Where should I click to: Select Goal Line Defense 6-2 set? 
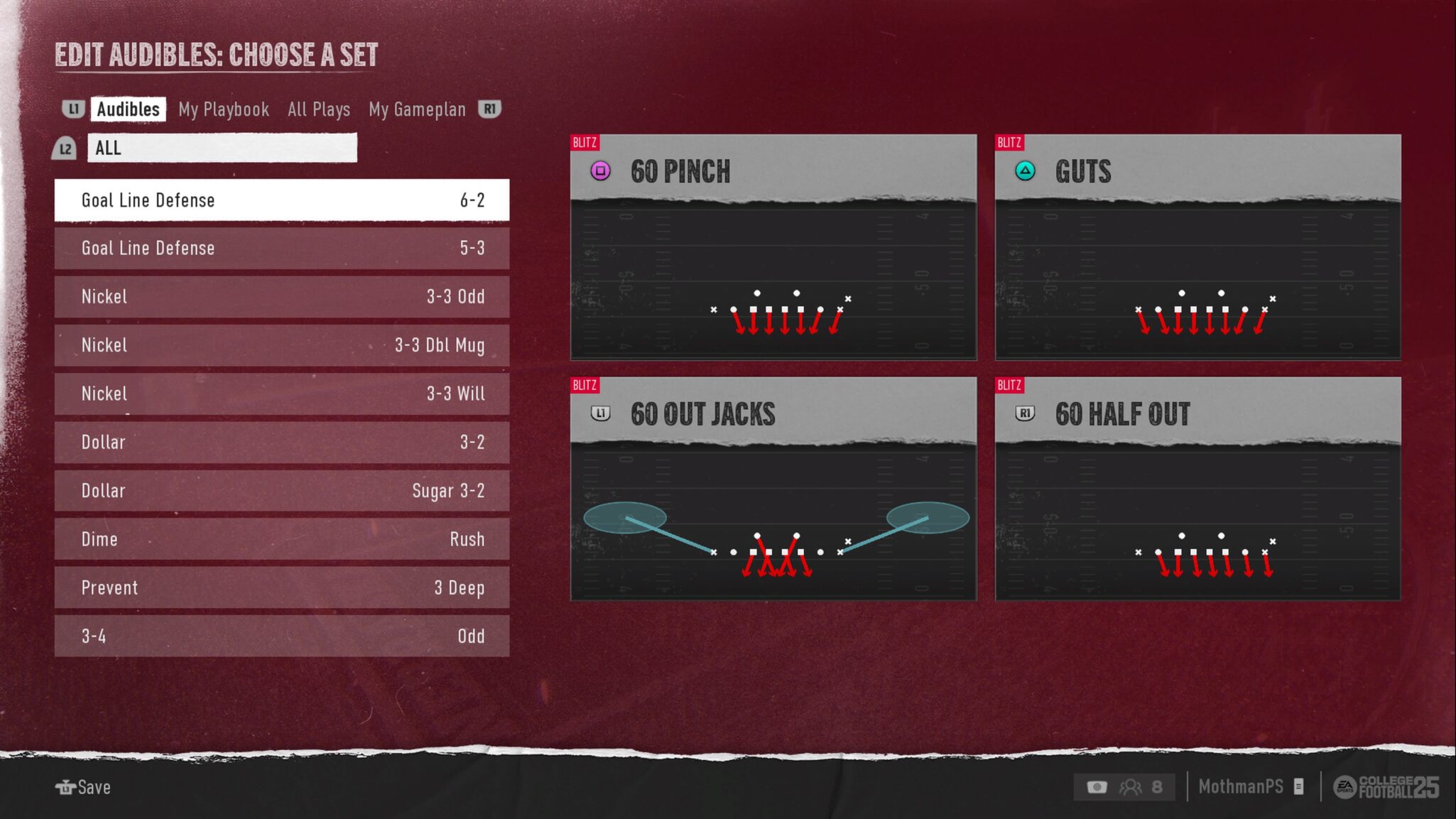[282, 200]
